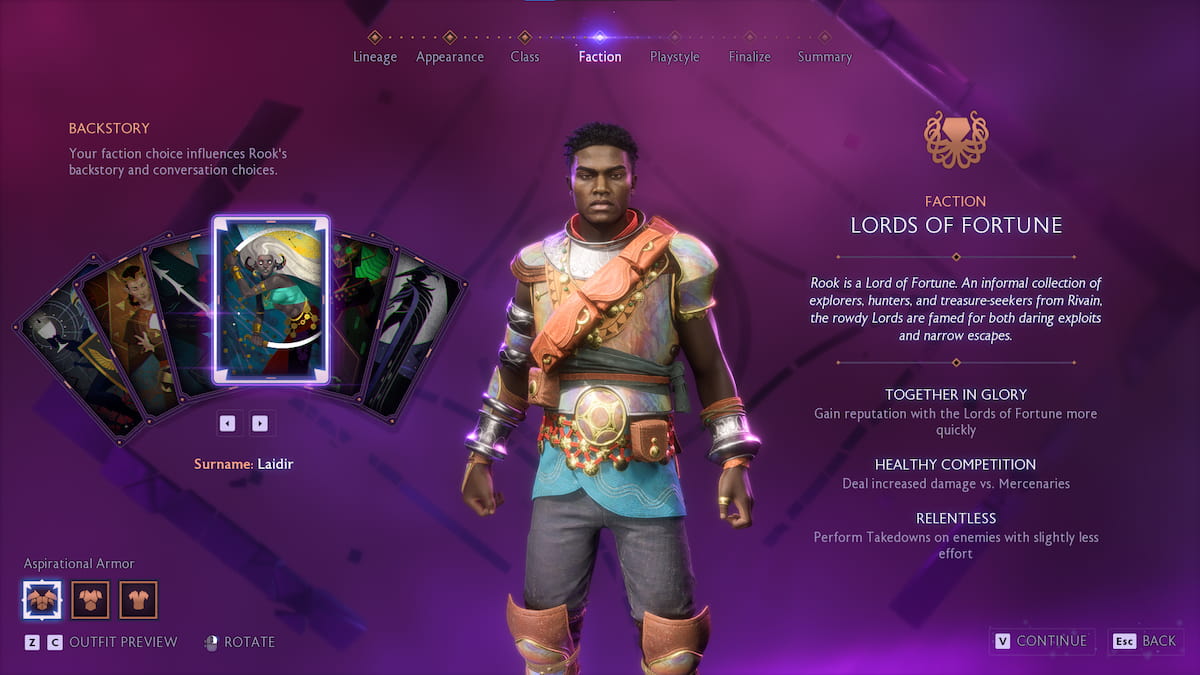Image resolution: width=1200 pixels, height=675 pixels.
Task: Switch to the Lineage step
Action: [375, 56]
